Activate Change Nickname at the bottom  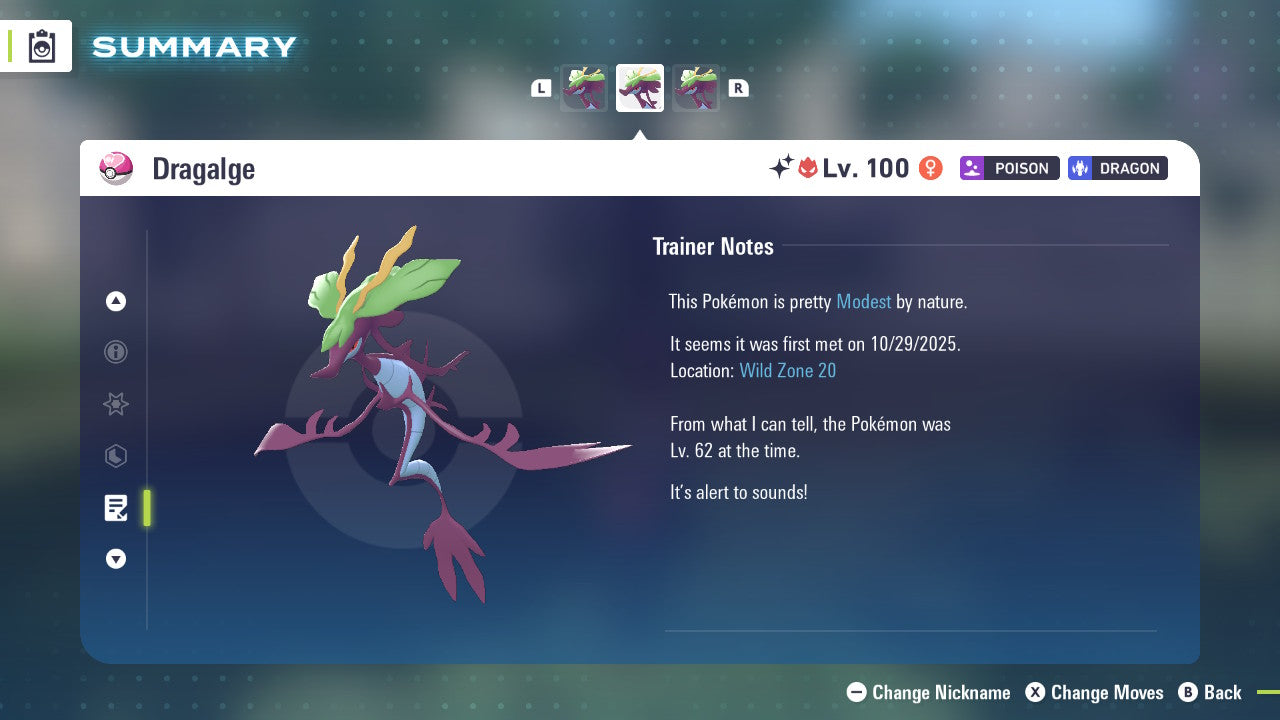[928, 692]
